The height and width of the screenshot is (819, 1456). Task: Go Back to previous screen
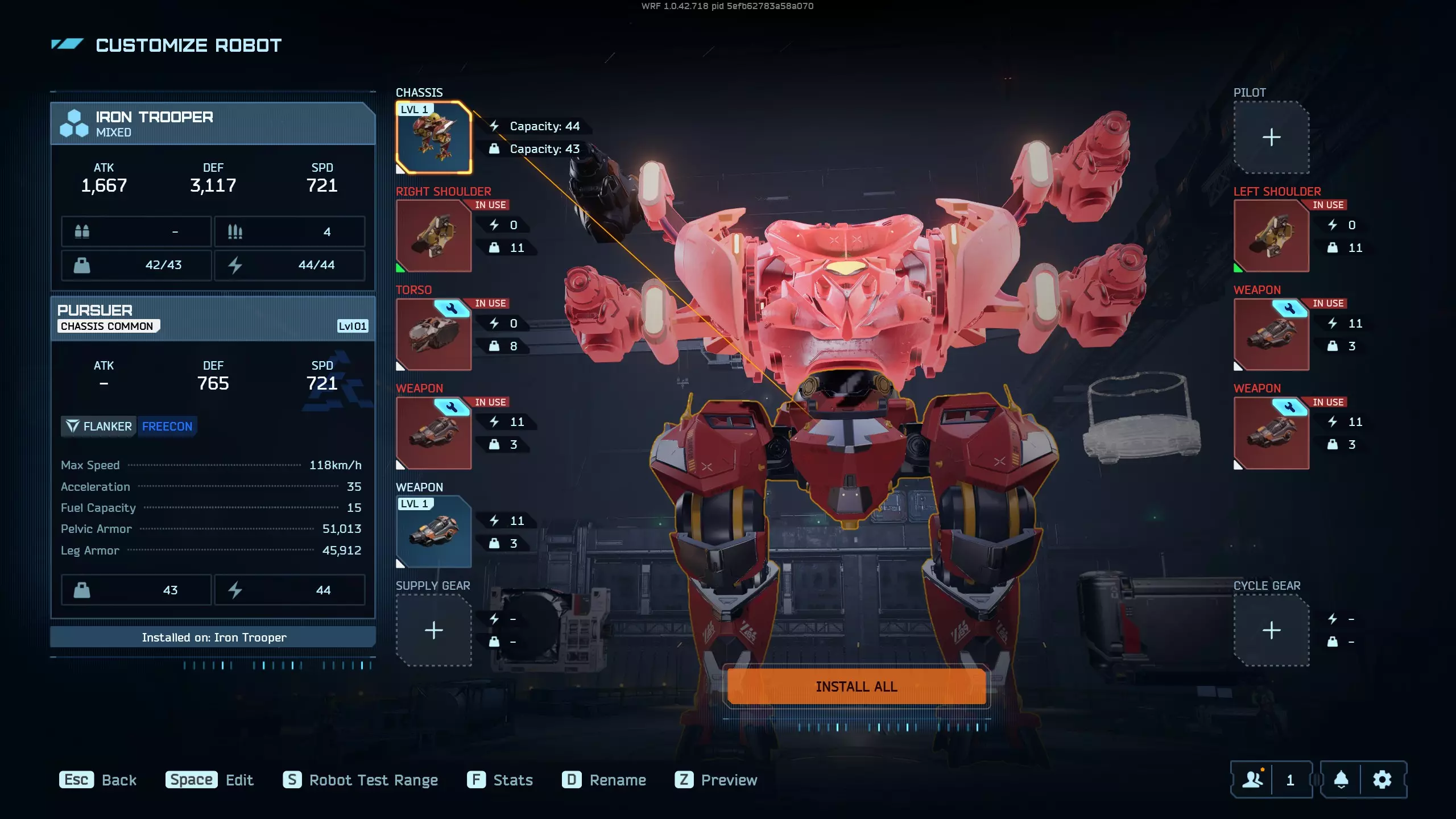click(x=98, y=780)
